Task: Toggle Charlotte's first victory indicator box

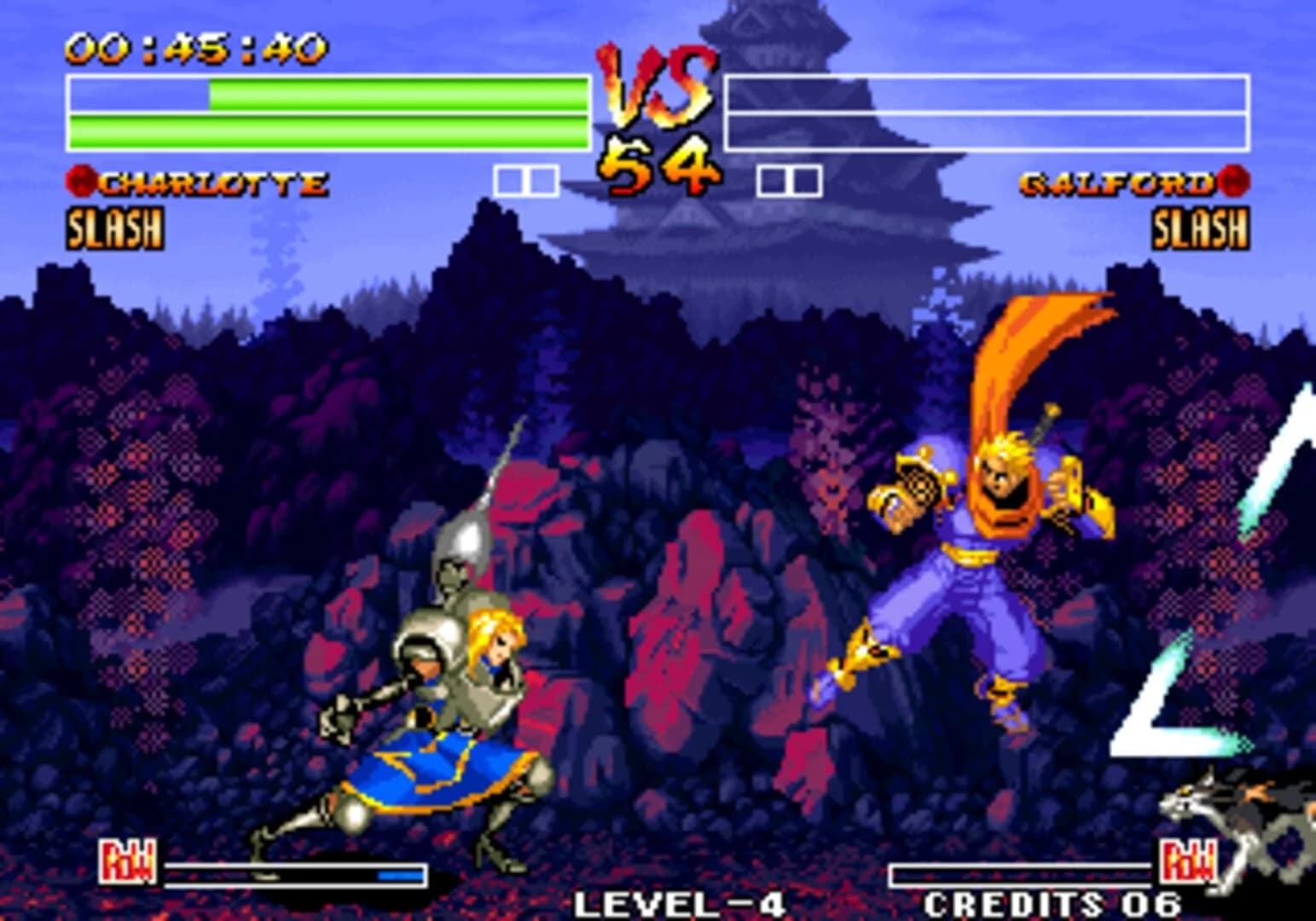Action: [x=509, y=179]
